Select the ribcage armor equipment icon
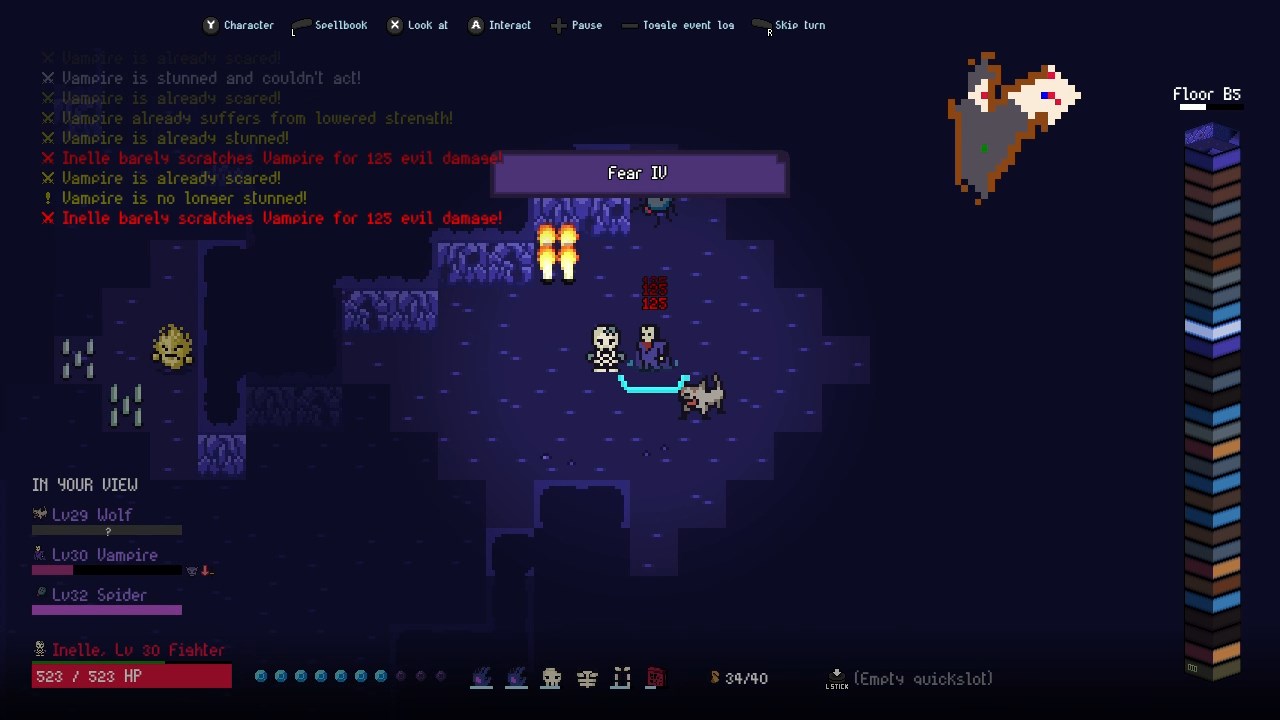This screenshot has height=720, width=1280. [587, 678]
